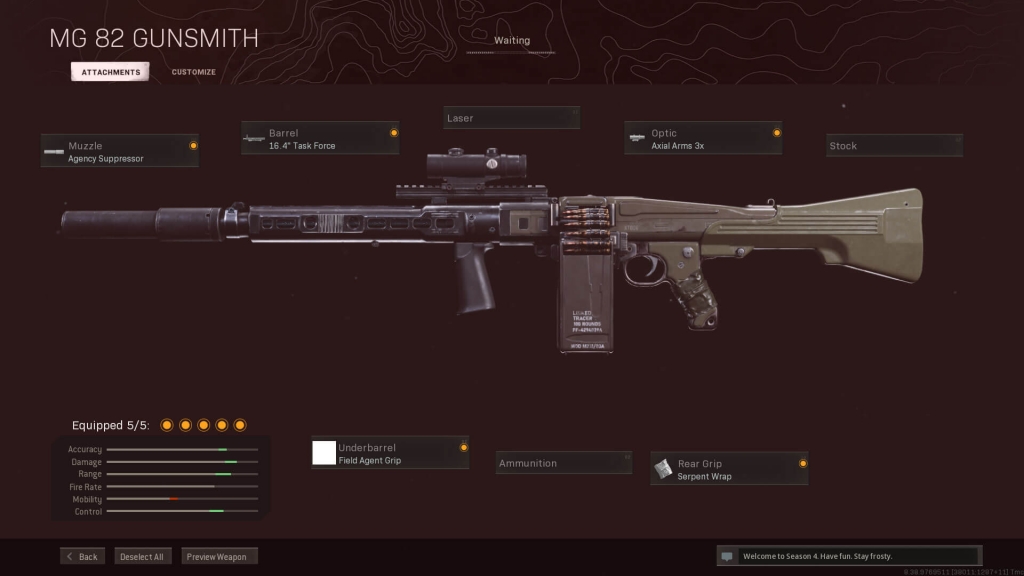
Task: Open the empty Stock attachment slot
Action: pyautogui.click(x=894, y=146)
